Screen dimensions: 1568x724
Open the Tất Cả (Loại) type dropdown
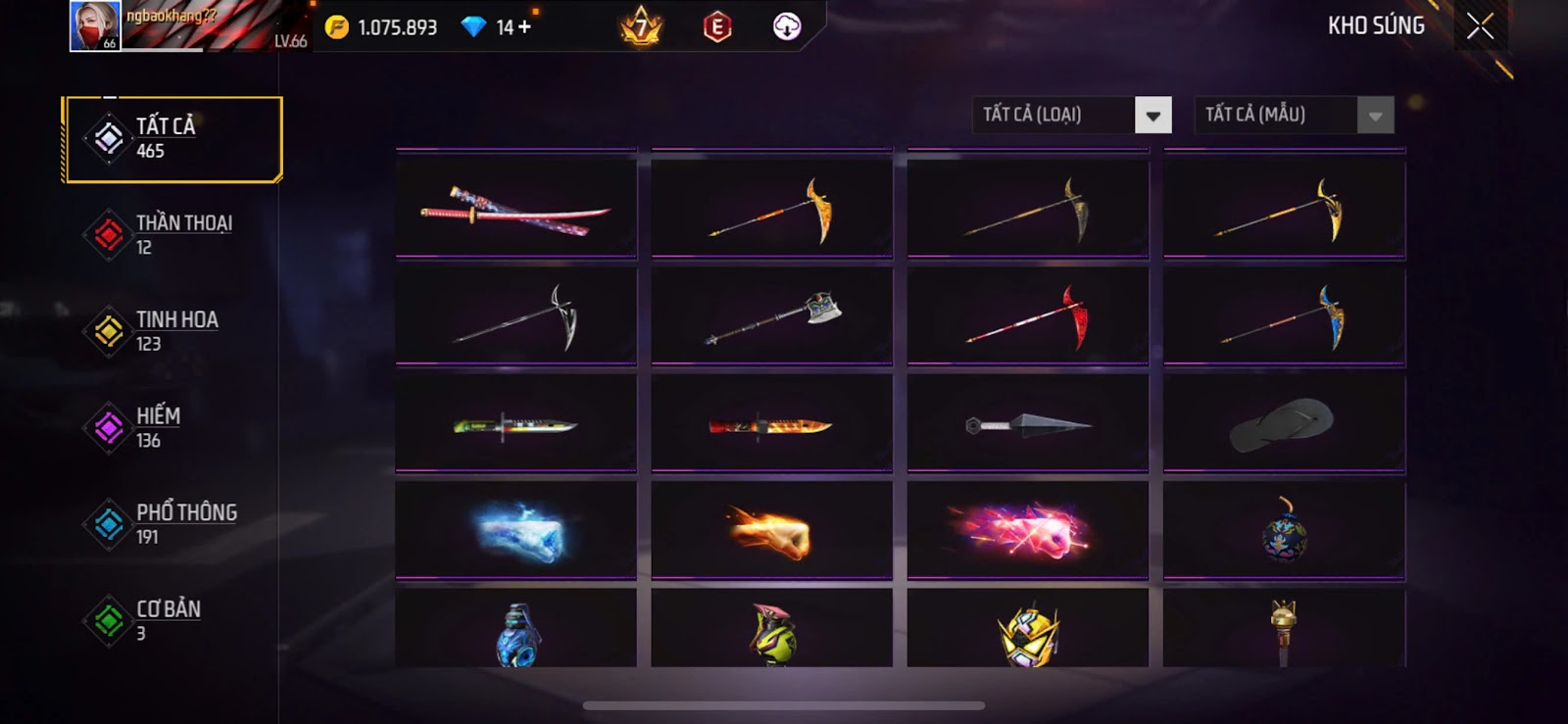pyautogui.click(x=1072, y=116)
